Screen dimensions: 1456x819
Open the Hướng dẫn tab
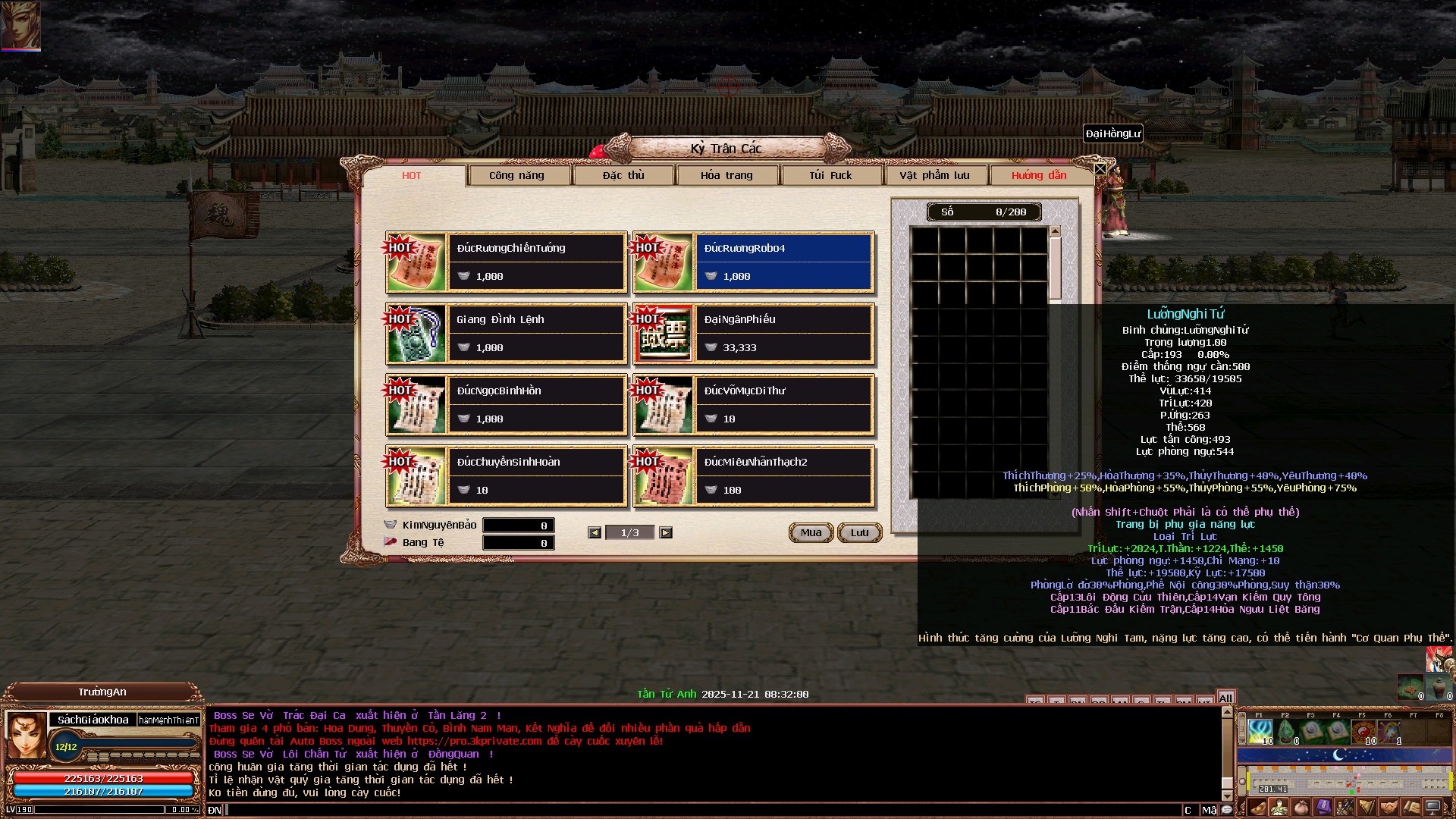(x=1039, y=175)
